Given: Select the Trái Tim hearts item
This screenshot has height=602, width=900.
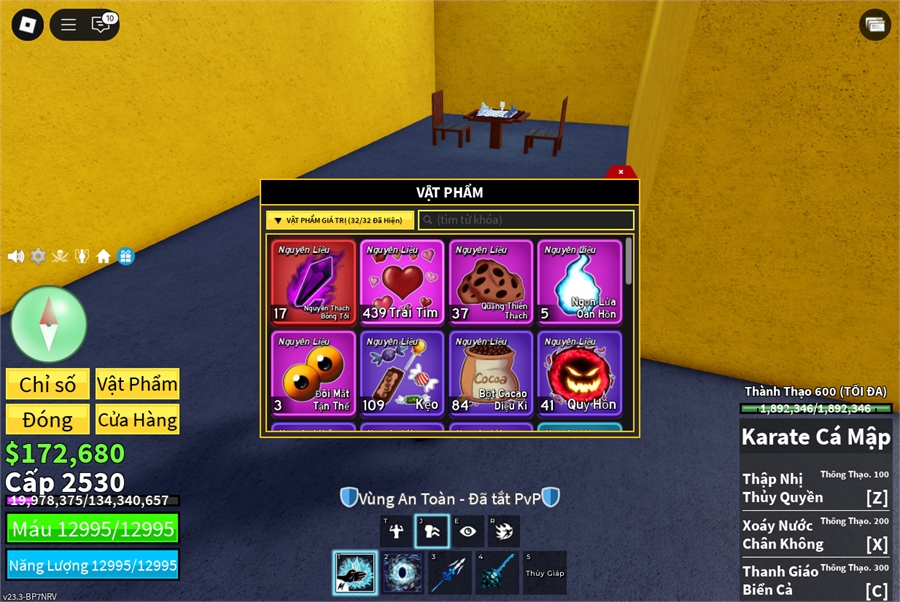Looking at the screenshot, I should pos(401,282).
